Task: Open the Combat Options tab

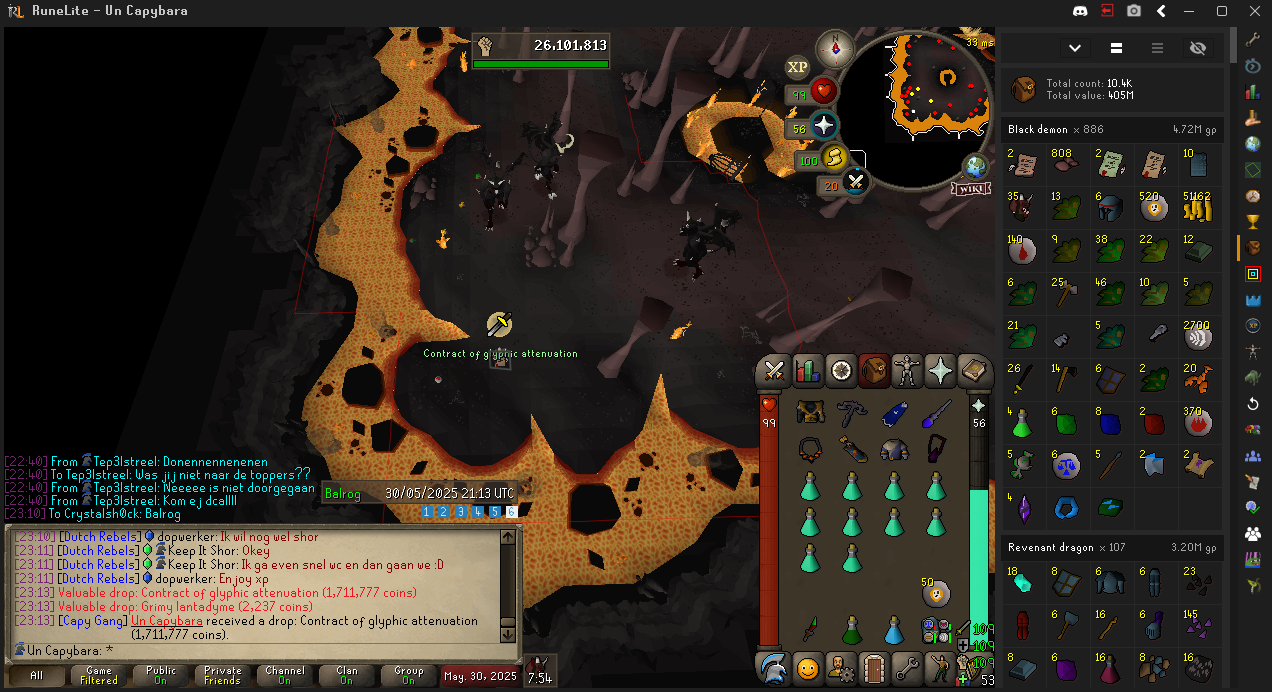Action: tap(773, 371)
